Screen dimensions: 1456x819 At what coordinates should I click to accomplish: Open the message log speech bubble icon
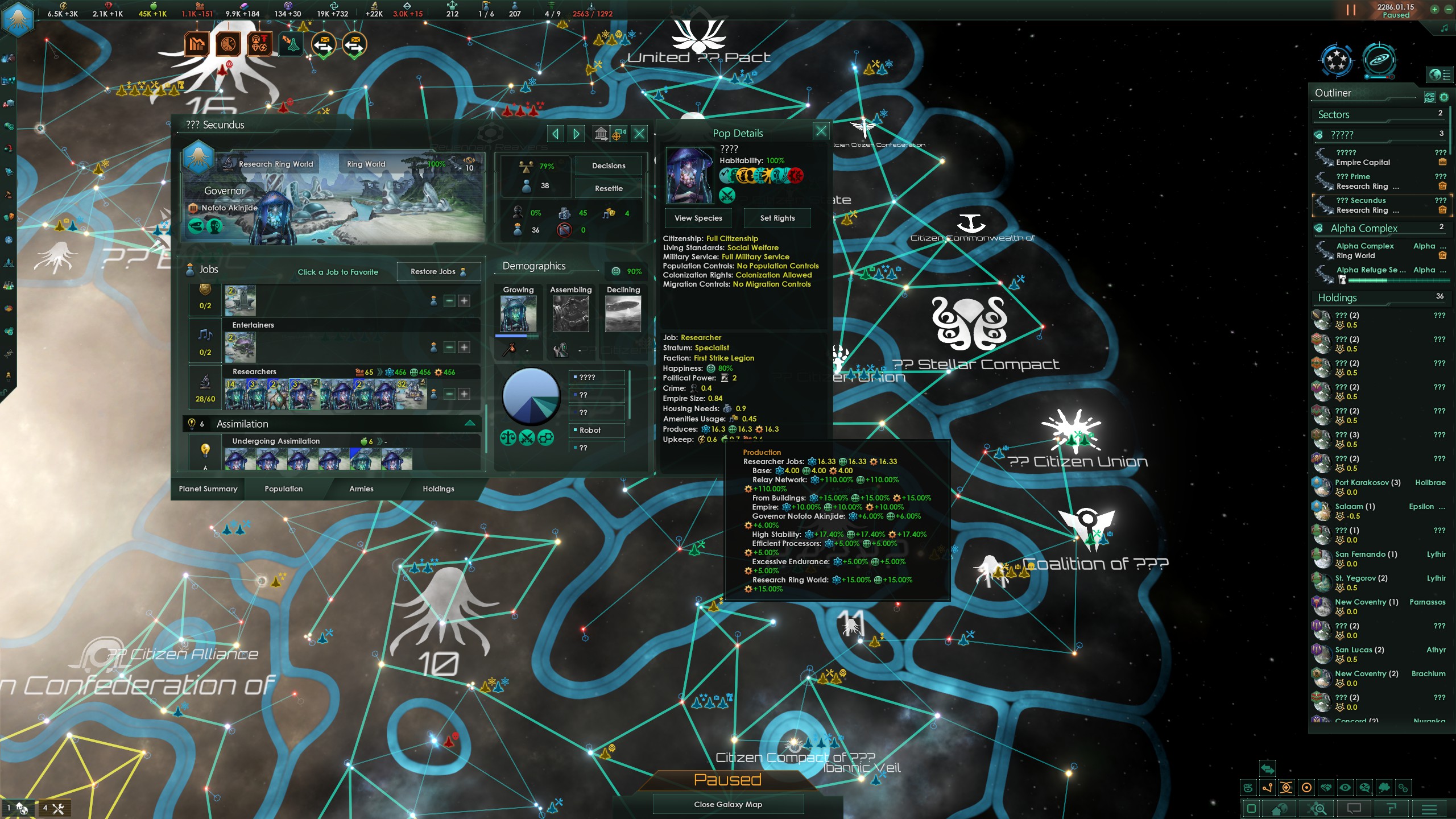[1354, 810]
